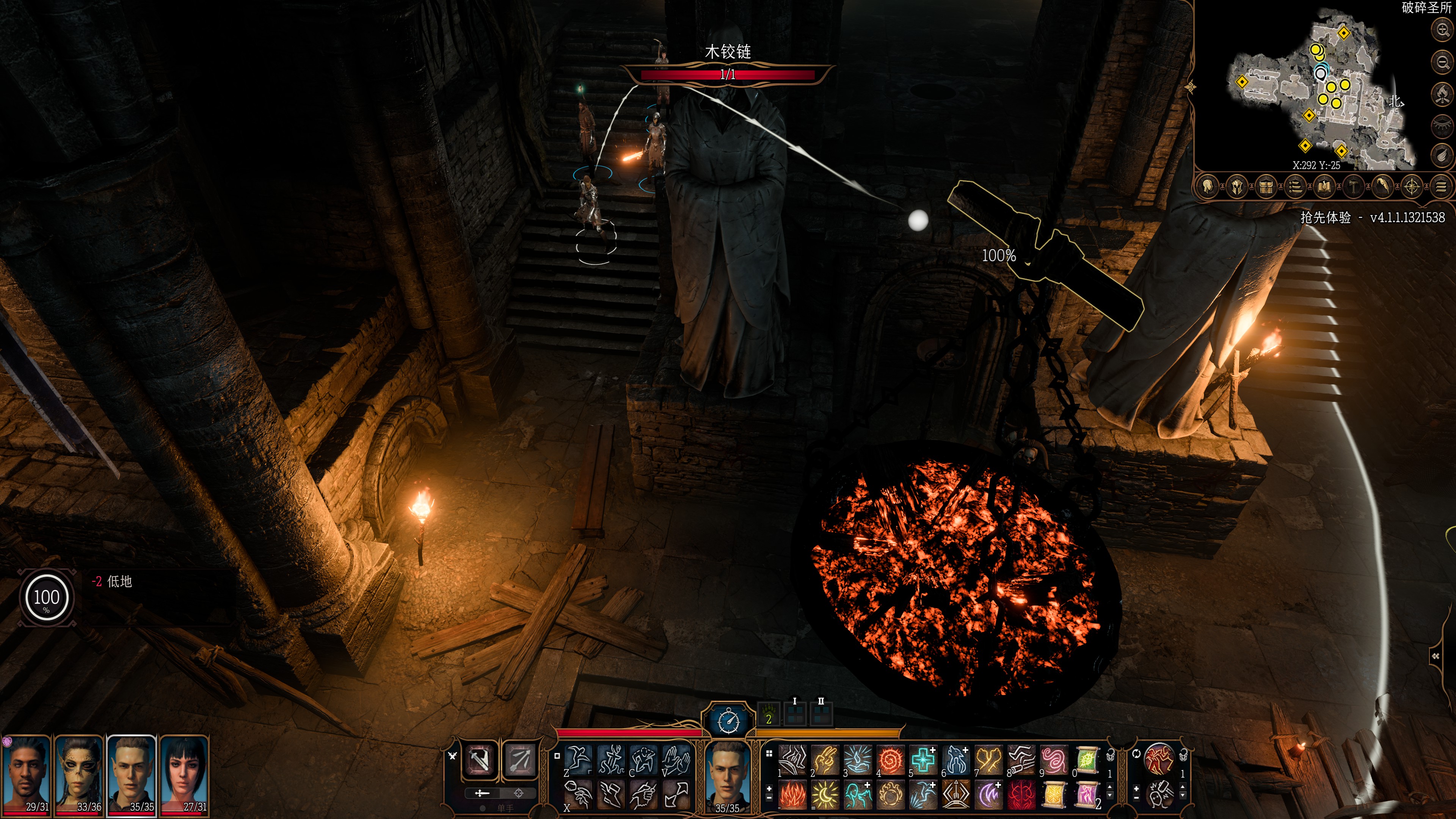Open the campfire rest button
Image resolution: width=1456 pixels, height=819 pixels.
point(1442,93)
